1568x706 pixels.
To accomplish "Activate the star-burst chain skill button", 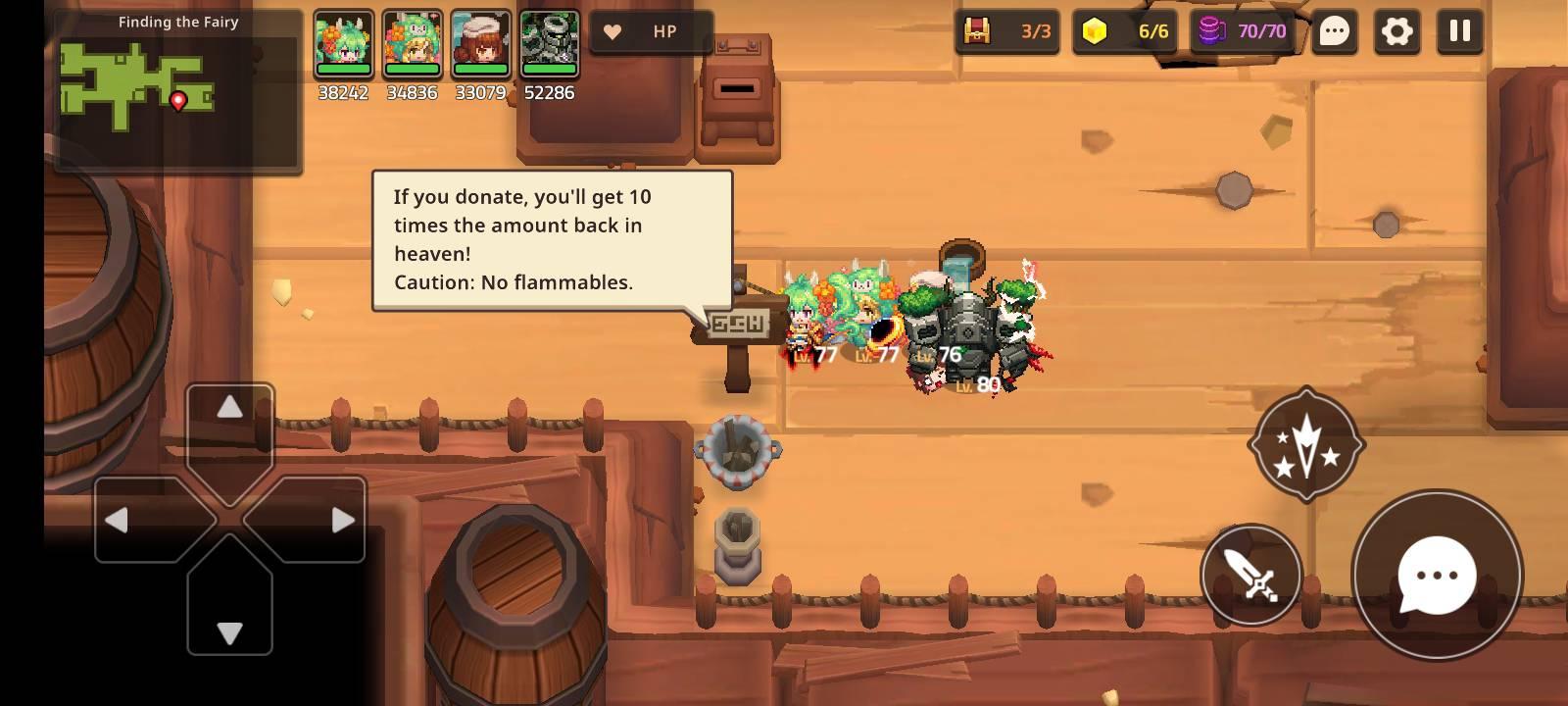I will click(1306, 444).
